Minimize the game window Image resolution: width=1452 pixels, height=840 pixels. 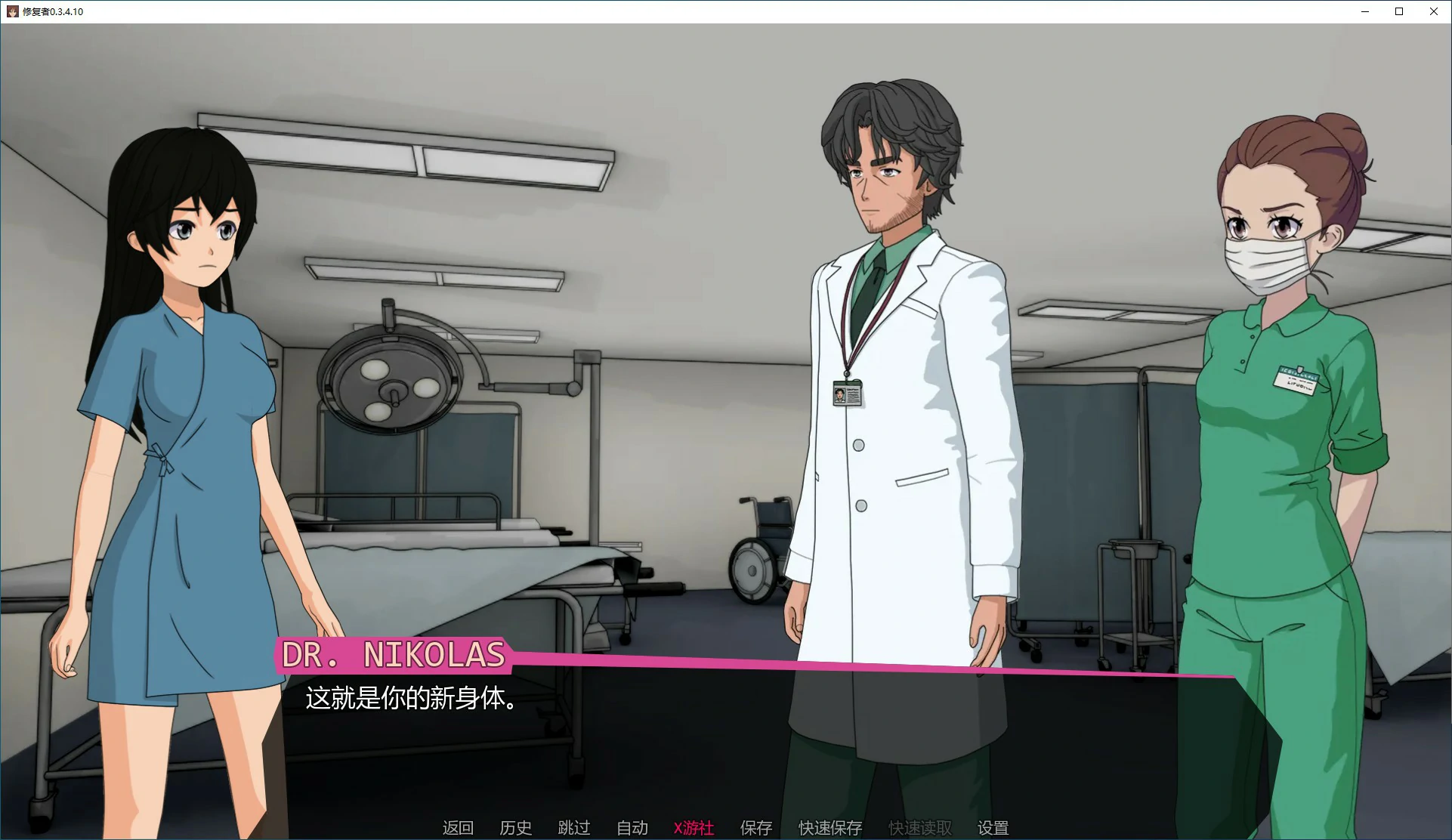point(1365,11)
